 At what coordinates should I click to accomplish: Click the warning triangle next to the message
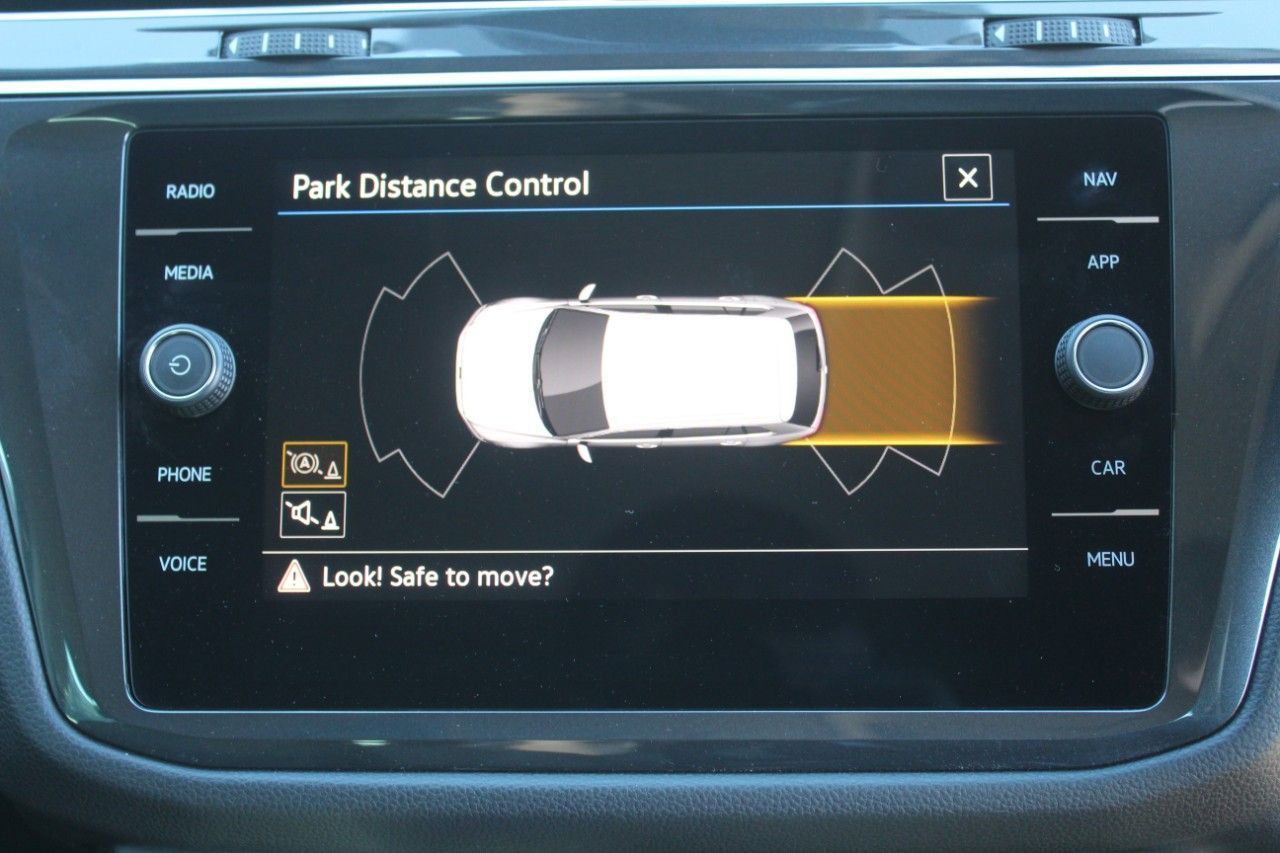coord(297,573)
